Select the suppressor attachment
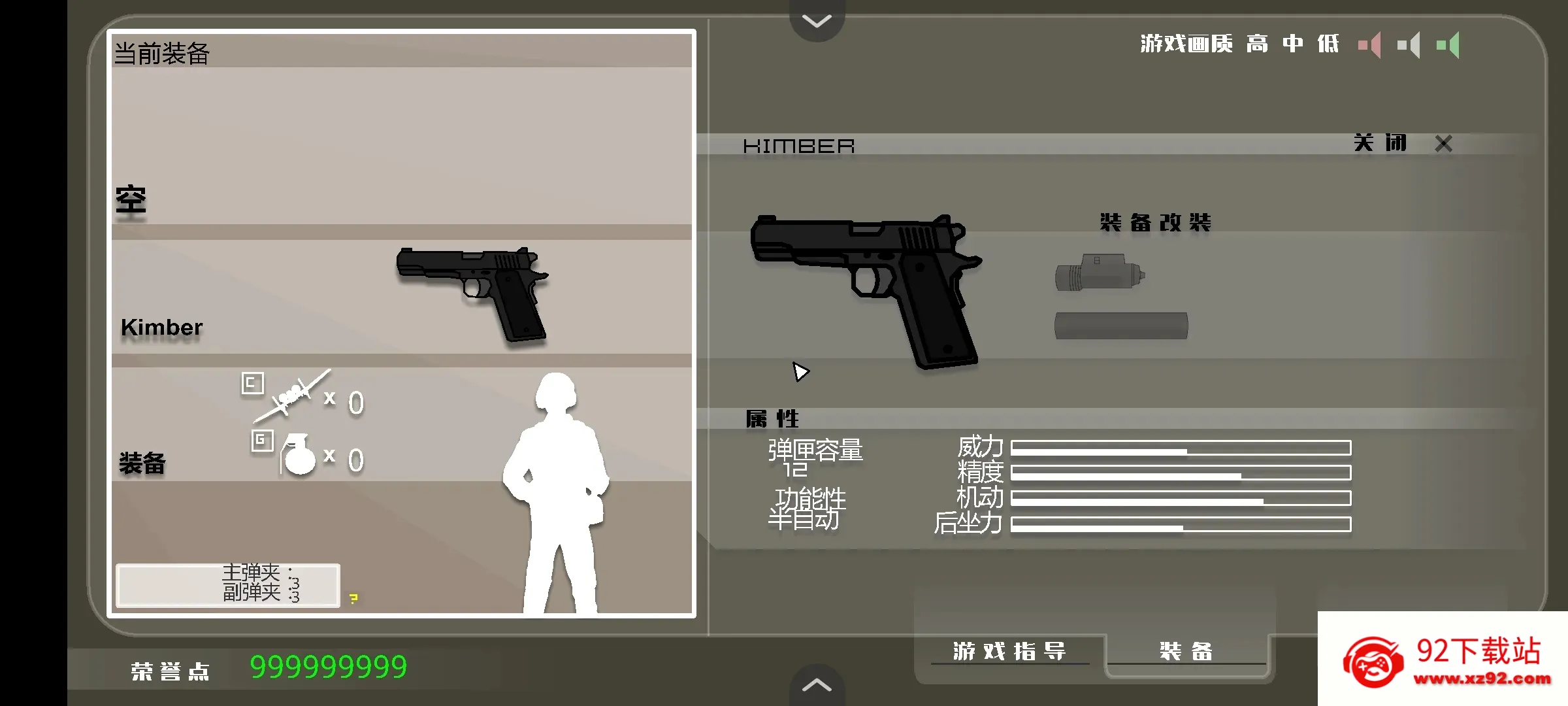This screenshot has width=1568, height=706. [x=1120, y=326]
